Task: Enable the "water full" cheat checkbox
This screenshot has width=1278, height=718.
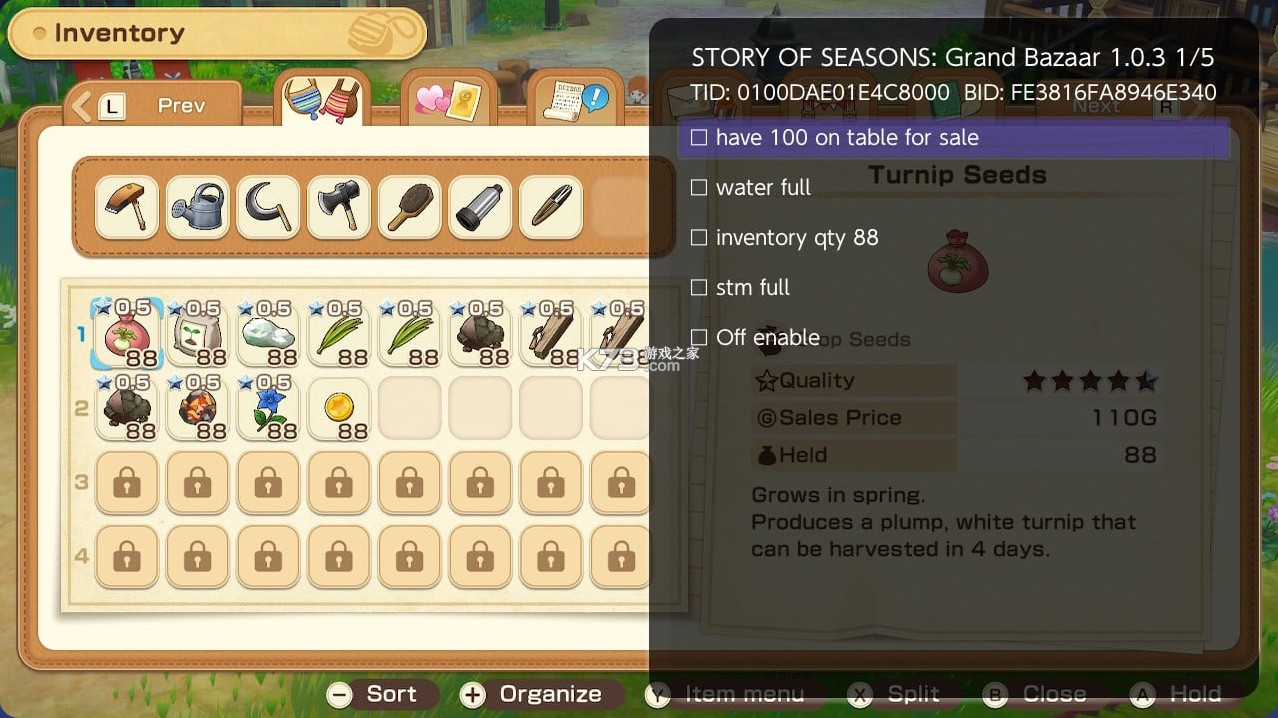Action: tap(699, 187)
